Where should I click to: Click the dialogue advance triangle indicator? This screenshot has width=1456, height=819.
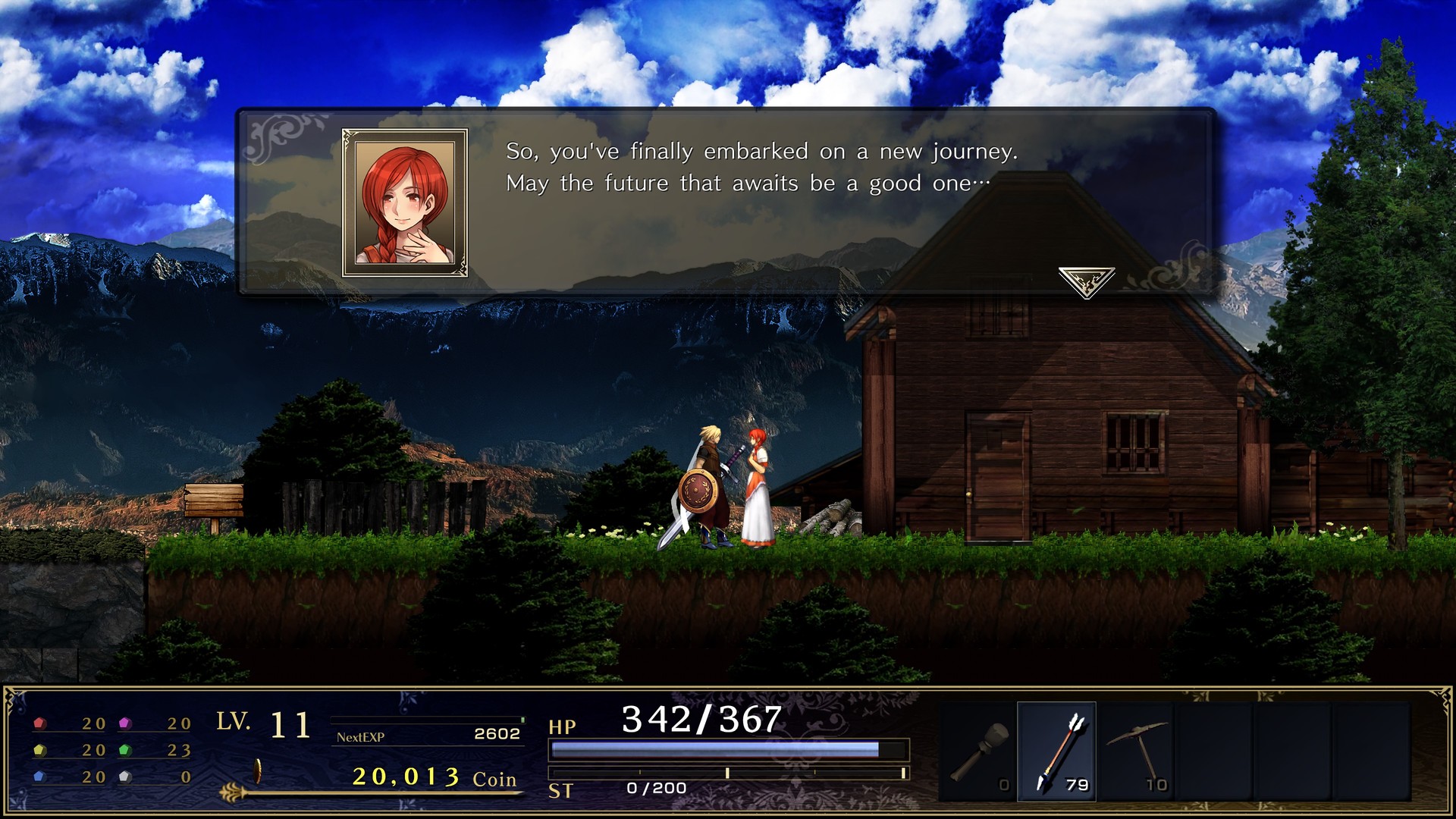pos(1087,279)
